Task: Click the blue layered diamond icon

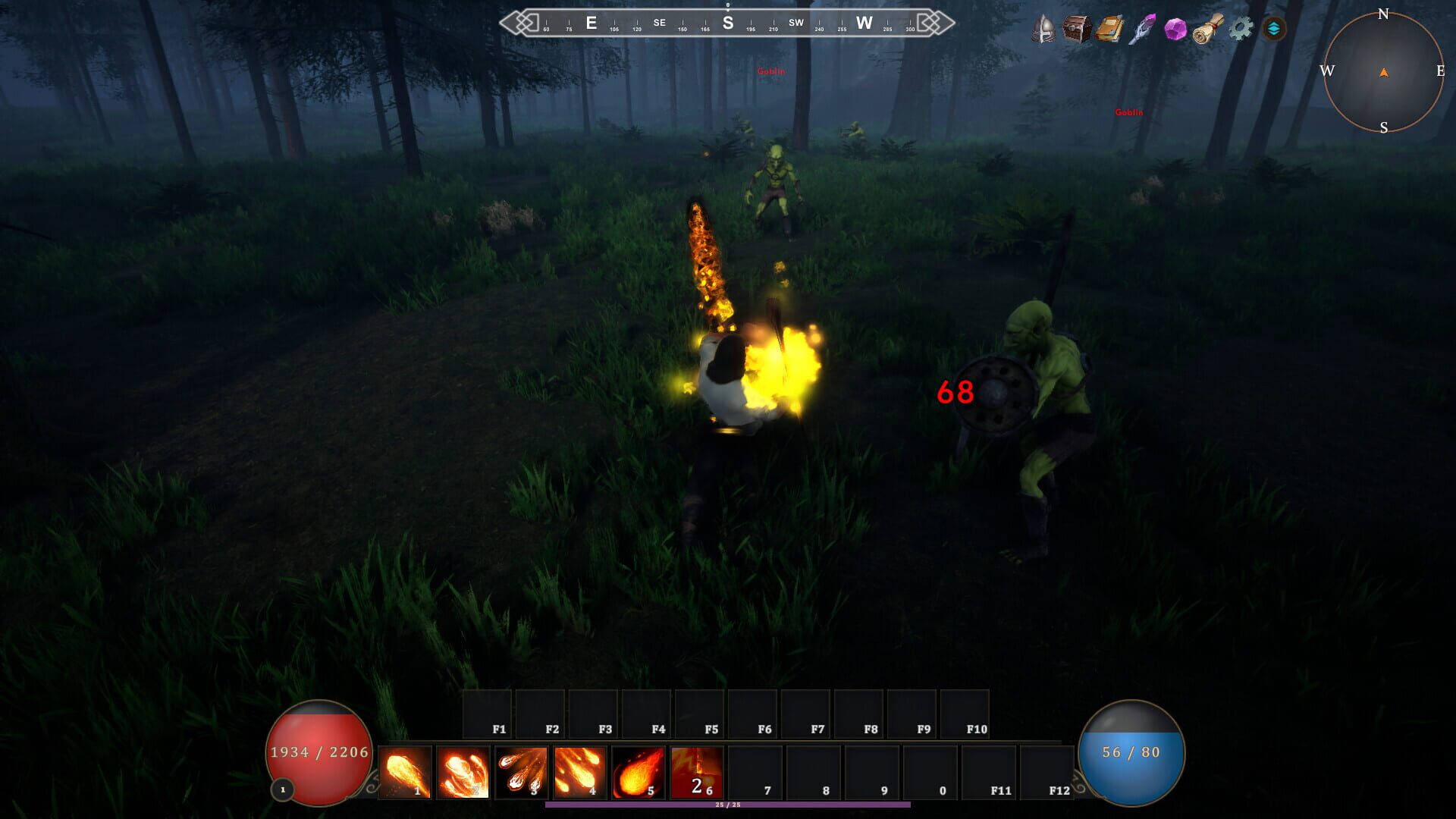Action: pos(1274,29)
